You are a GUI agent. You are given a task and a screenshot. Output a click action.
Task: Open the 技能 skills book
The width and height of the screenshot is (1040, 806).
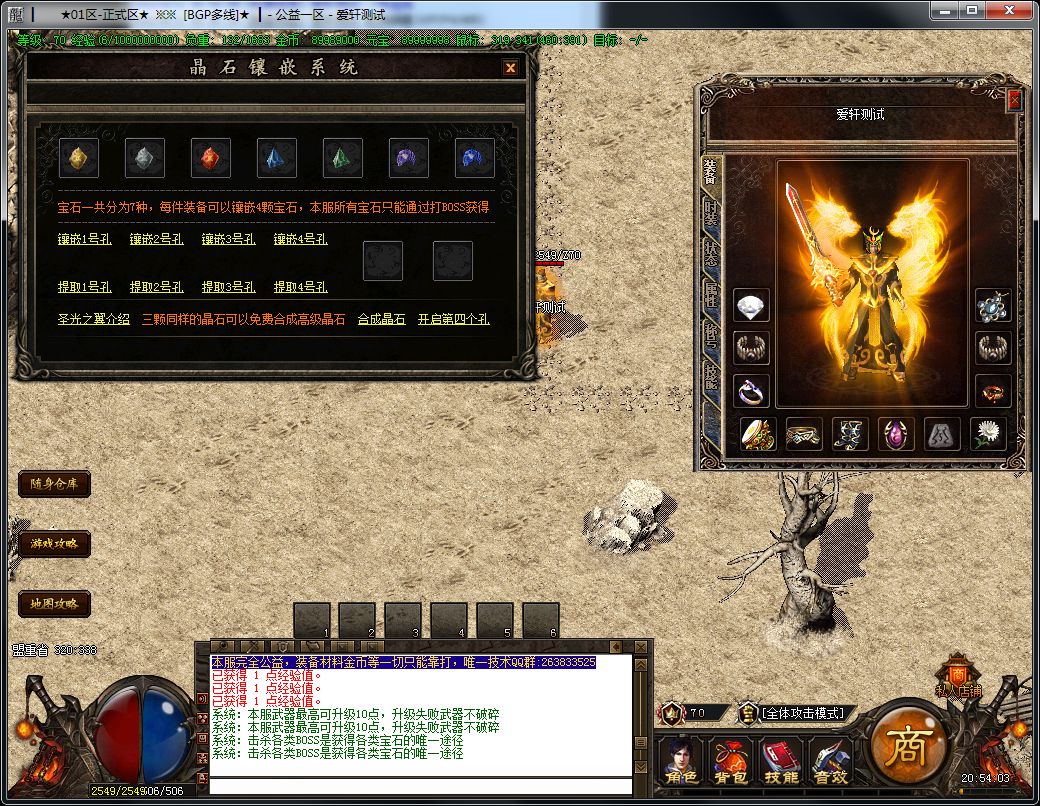[x=780, y=761]
